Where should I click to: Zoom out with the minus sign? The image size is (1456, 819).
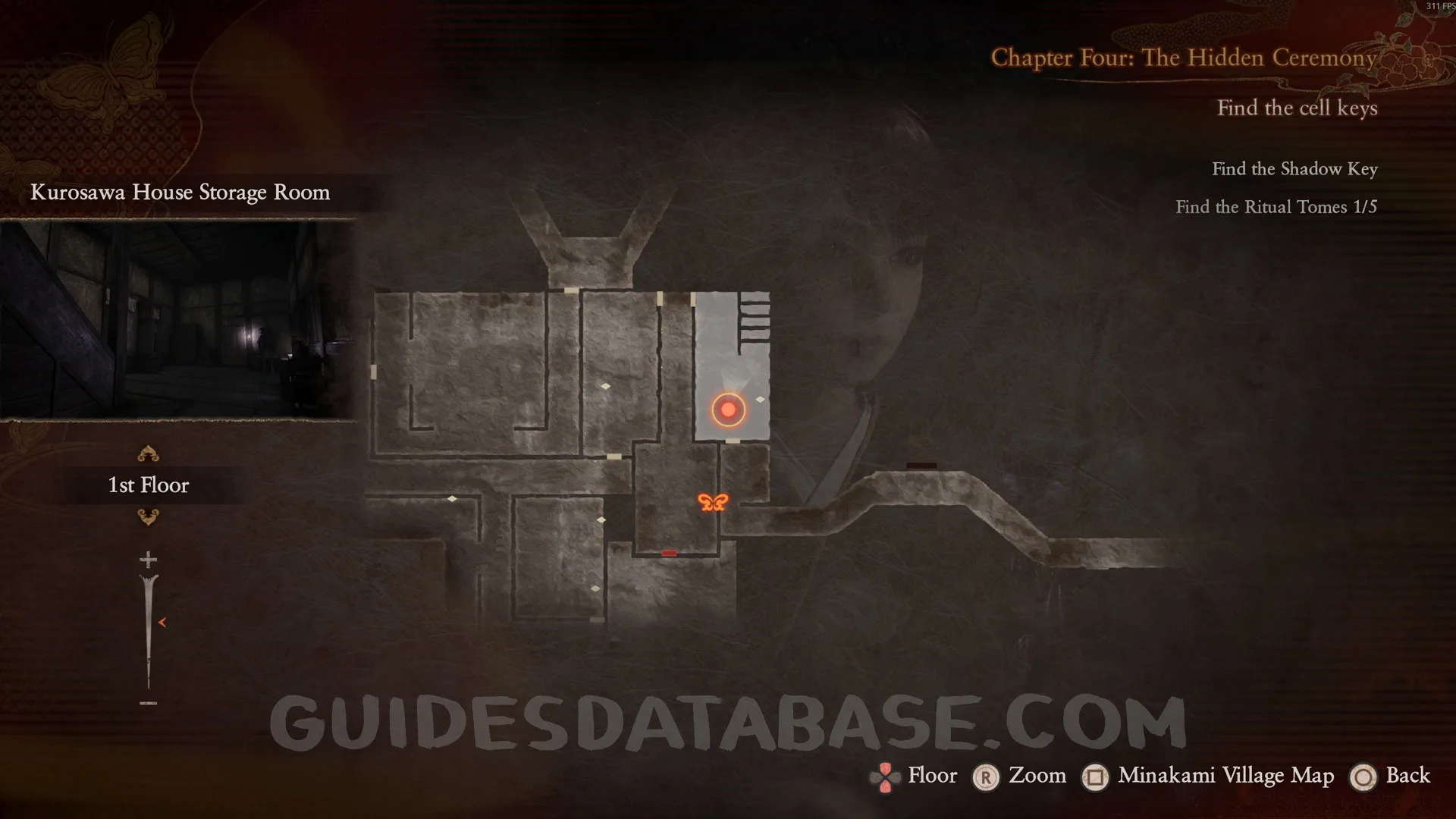point(148,703)
